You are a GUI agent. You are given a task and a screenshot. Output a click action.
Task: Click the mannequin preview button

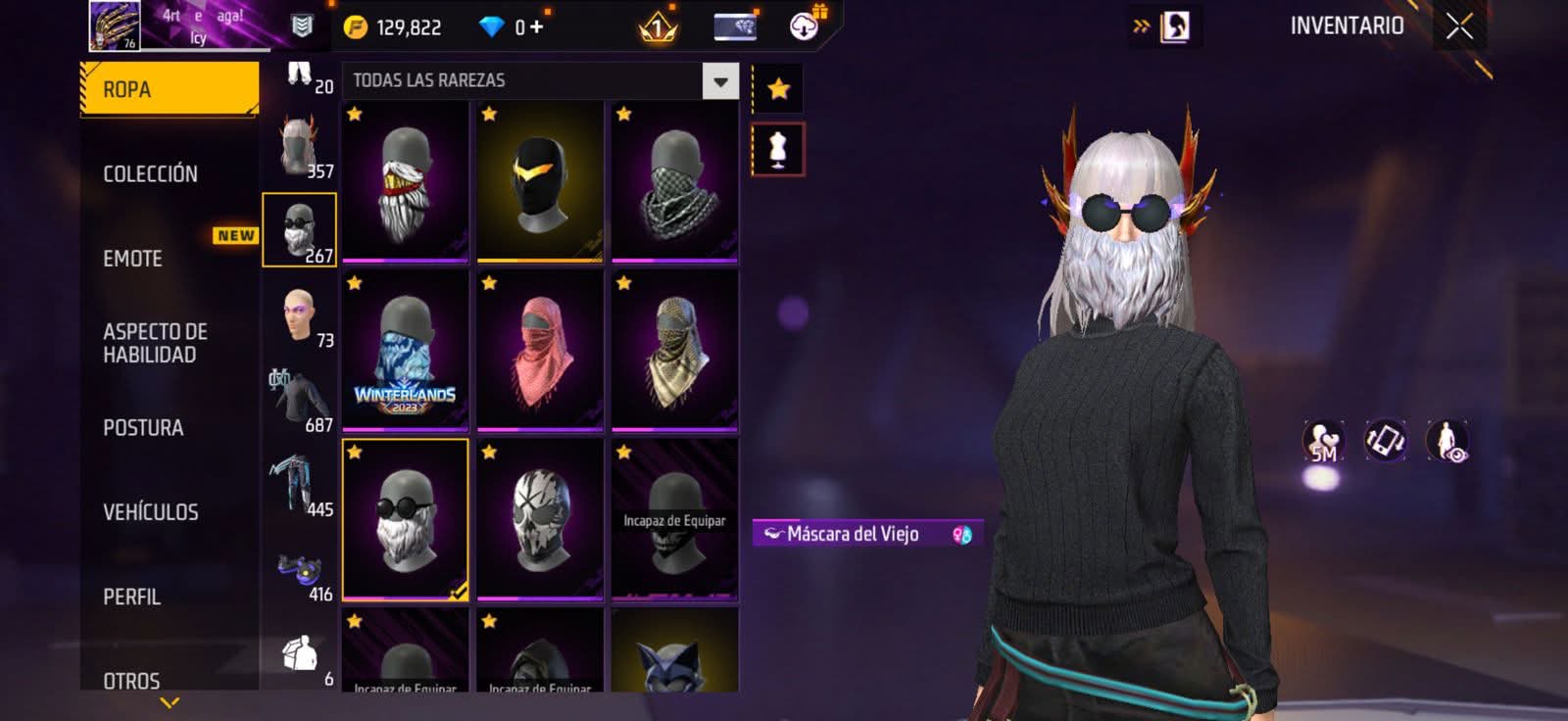point(778,150)
